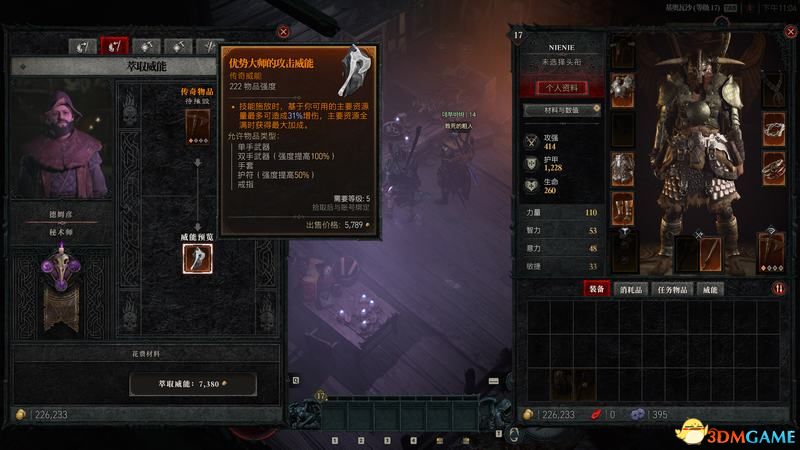The image size is (800, 450).
Task: Click the 萃取威能 extract button
Action: 192,384
